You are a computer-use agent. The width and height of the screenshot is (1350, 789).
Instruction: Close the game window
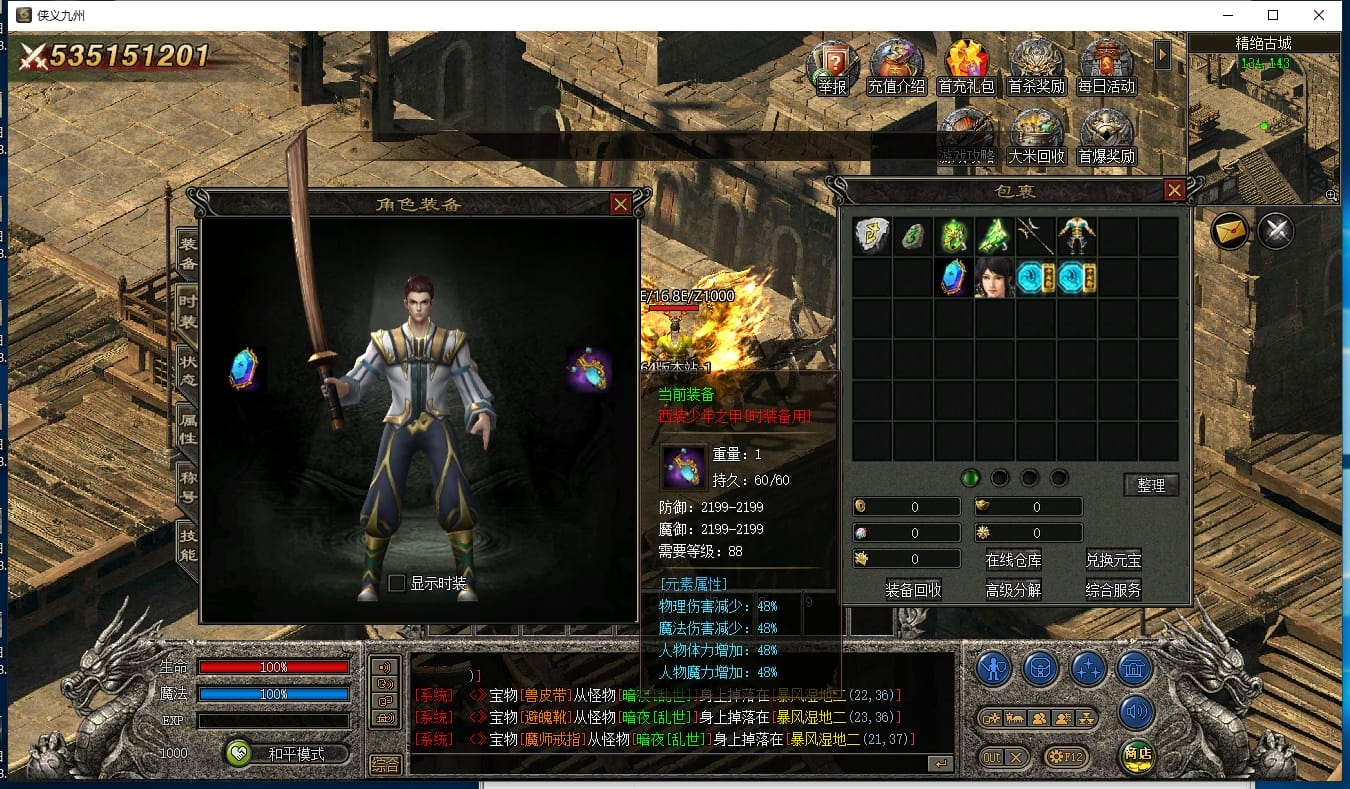1319,15
